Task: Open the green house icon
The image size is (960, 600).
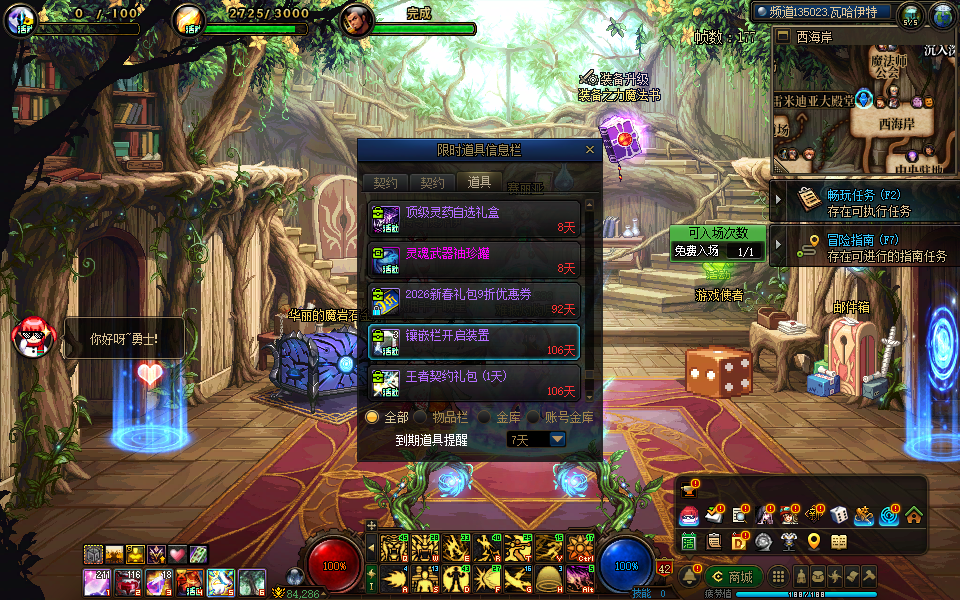Action: (x=914, y=516)
